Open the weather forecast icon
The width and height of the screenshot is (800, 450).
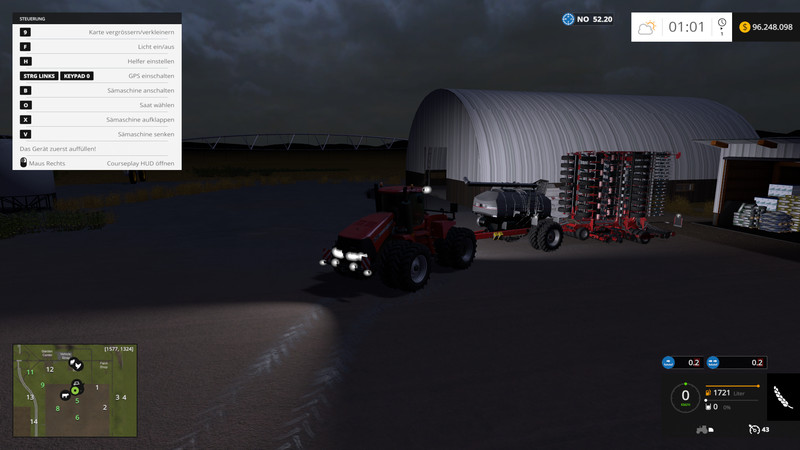pos(647,28)
